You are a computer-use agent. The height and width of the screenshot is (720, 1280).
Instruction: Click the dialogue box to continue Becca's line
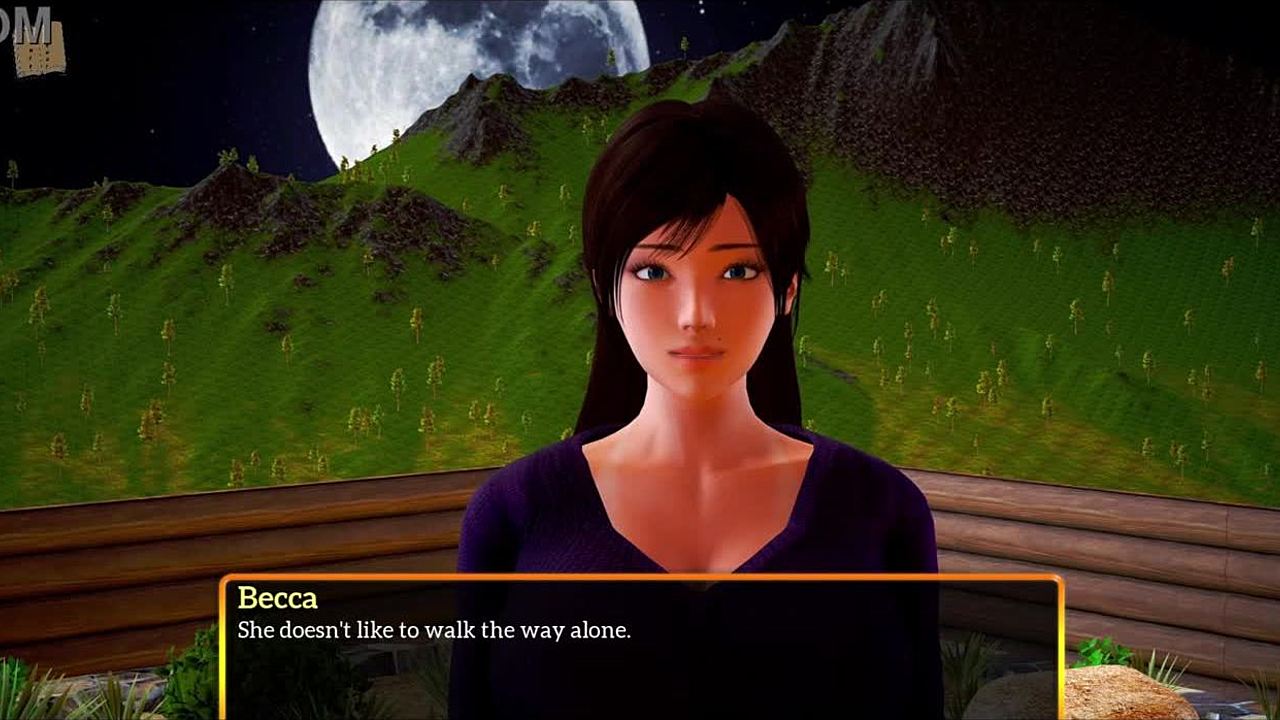[640, 648]
